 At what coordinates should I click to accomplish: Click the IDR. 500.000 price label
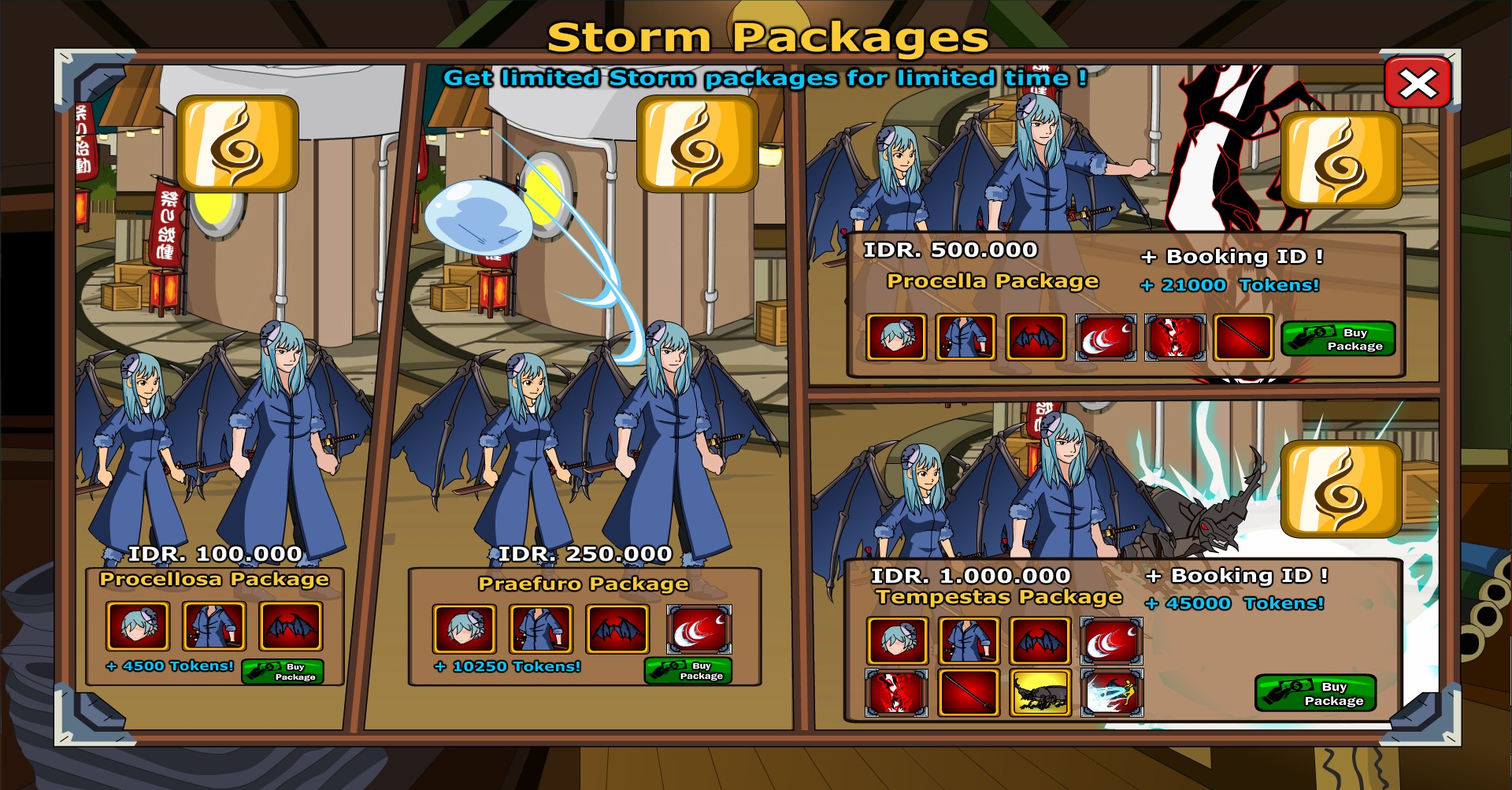coord(951,250)
